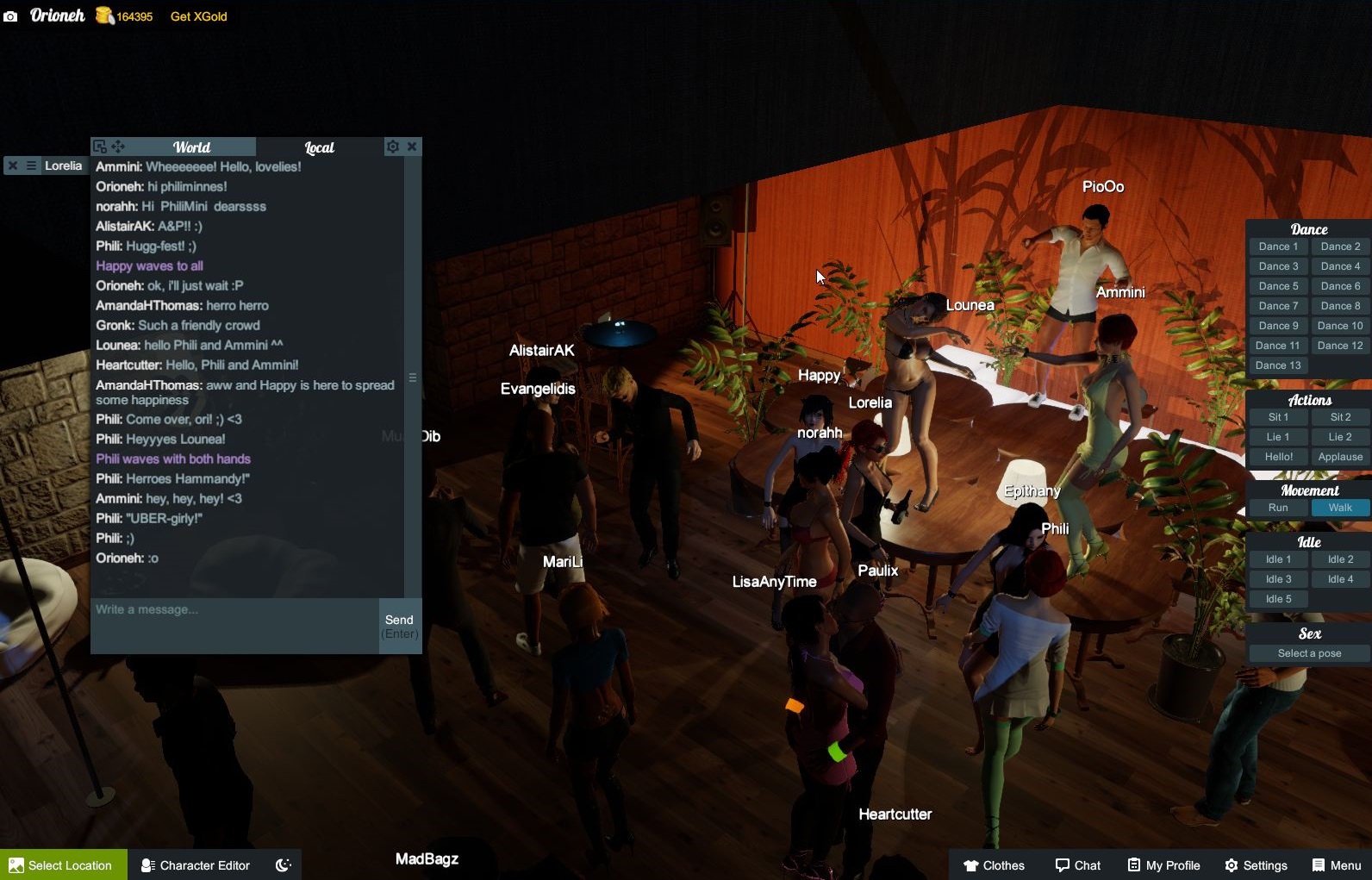Open the Clothes wardrobe panel

(x=993, y=865)
